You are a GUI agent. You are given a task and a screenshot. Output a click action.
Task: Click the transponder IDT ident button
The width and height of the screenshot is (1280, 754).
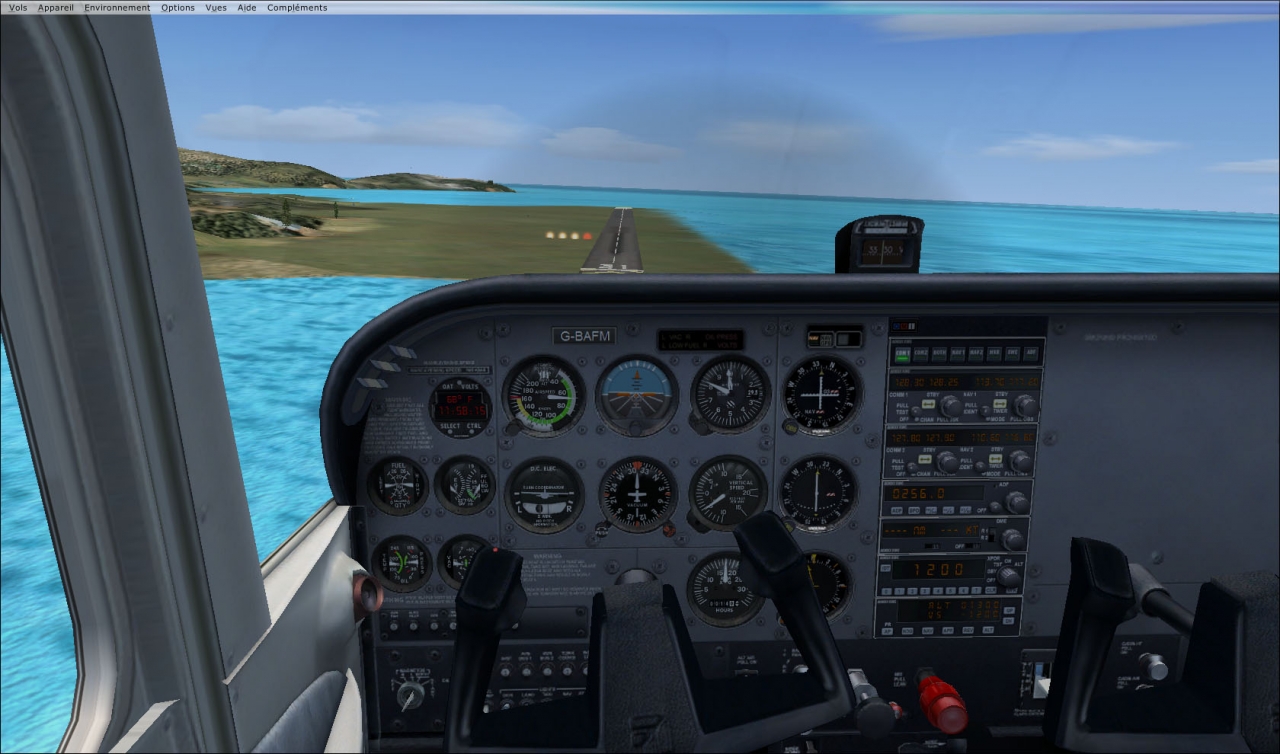[886, 568]
